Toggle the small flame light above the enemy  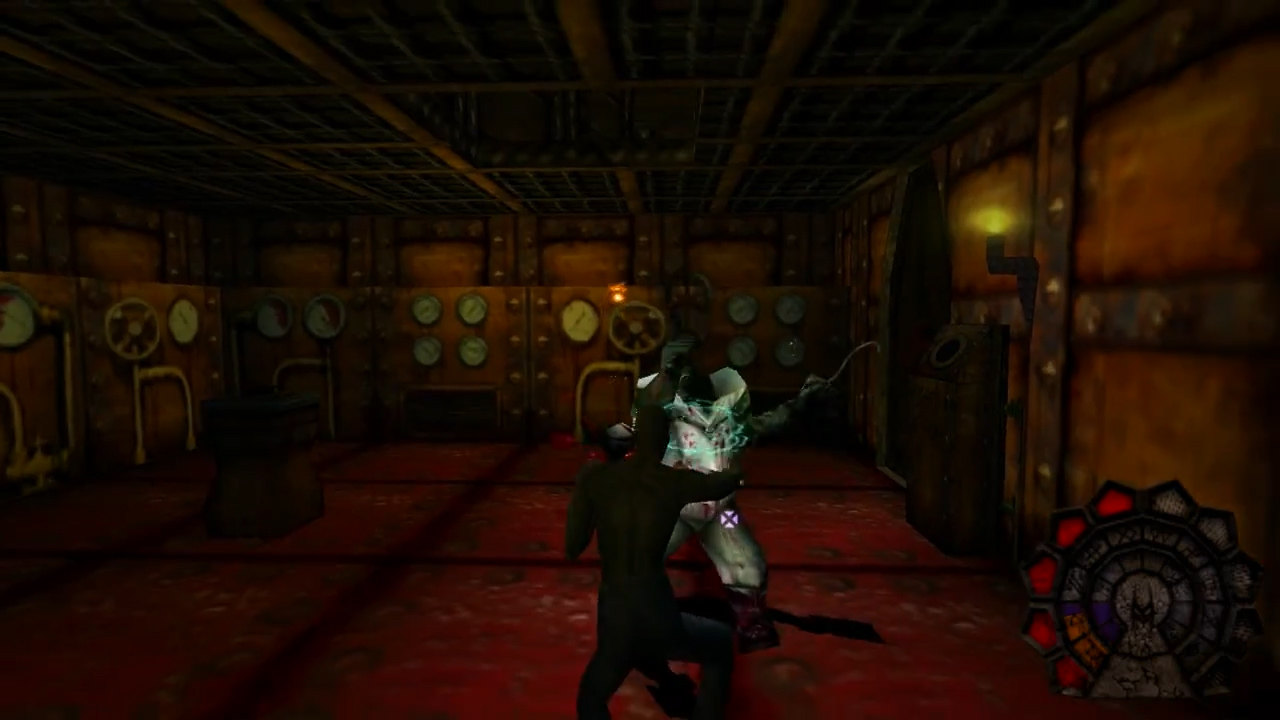[x=618, y=292]
